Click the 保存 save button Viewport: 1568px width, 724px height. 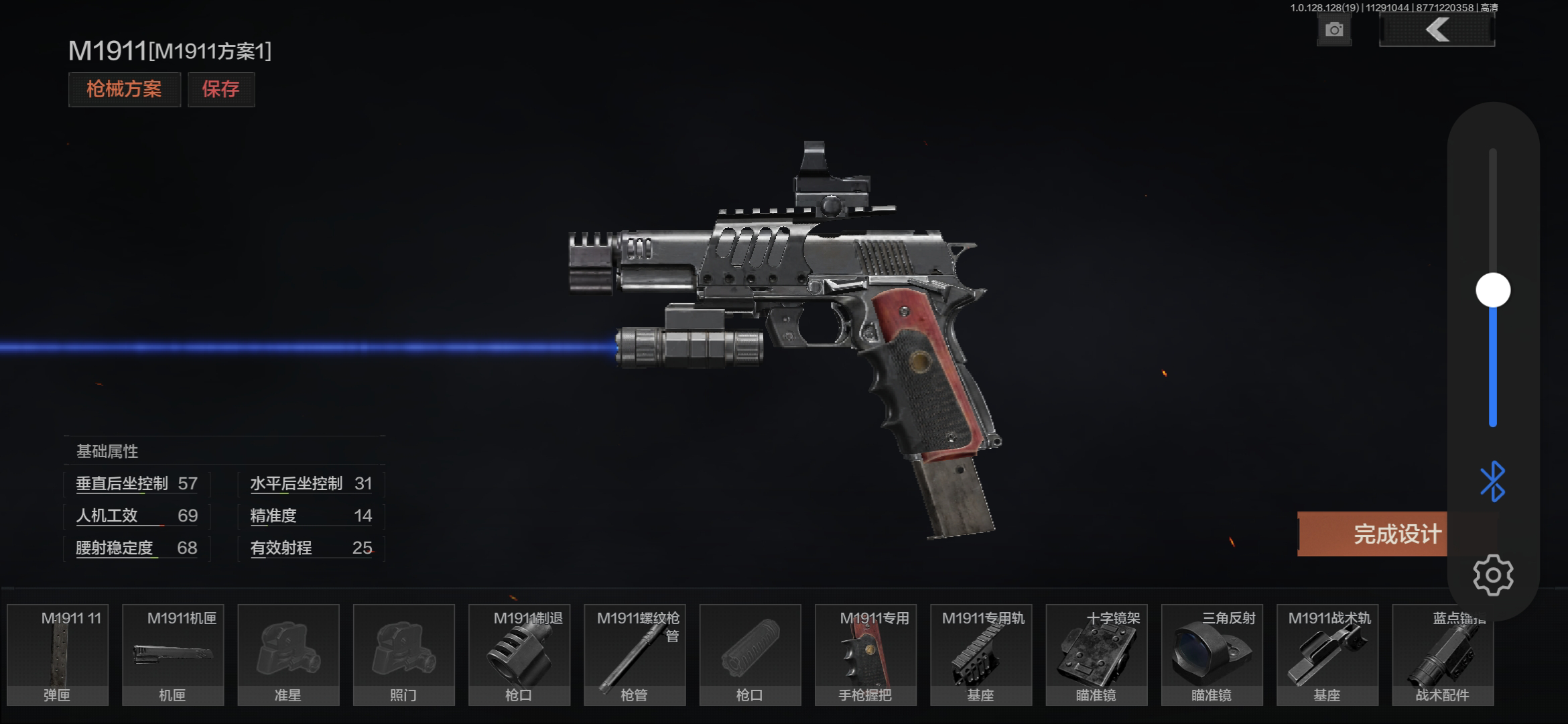click(x=220, y=89)
